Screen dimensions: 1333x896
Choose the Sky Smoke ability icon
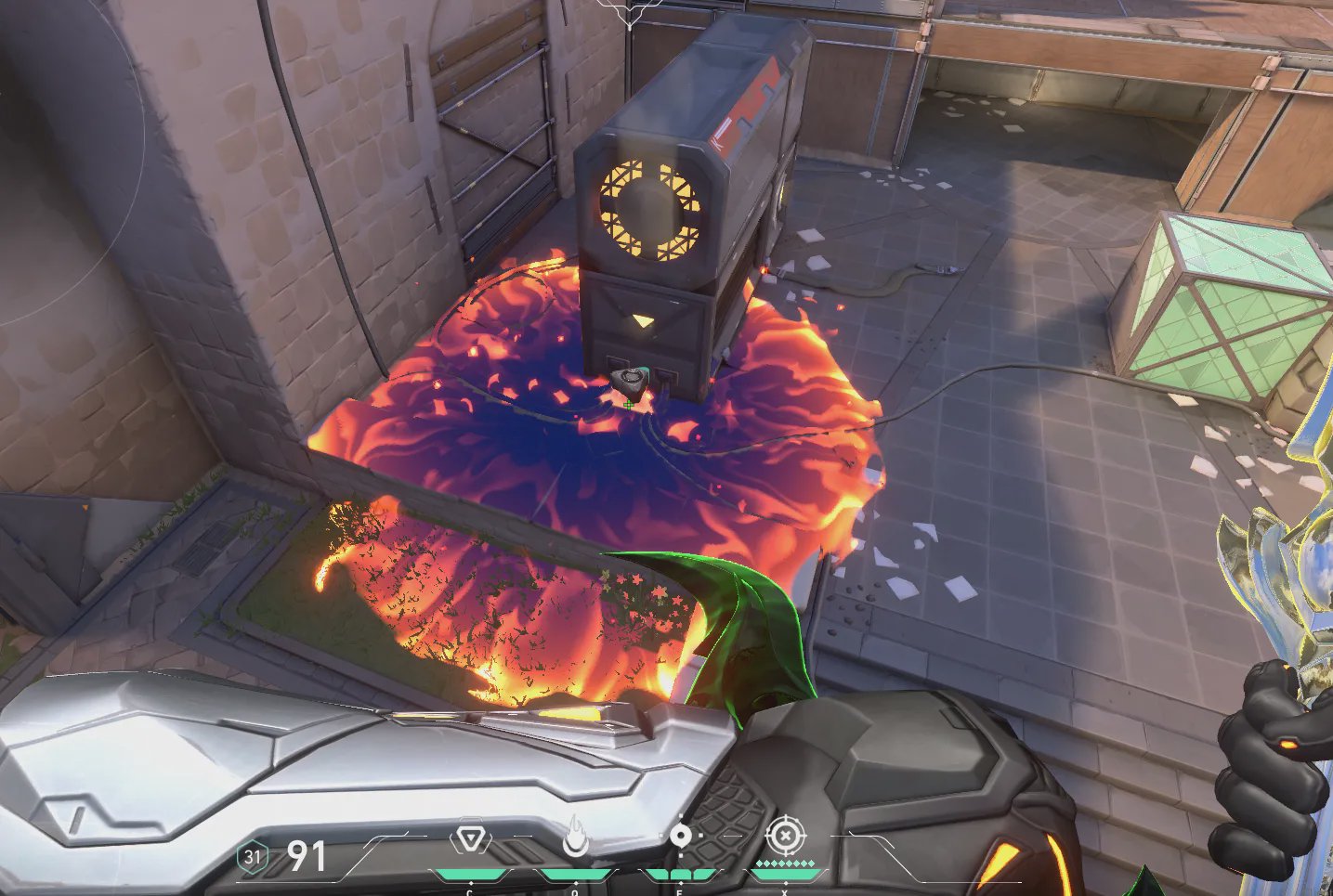681,837
